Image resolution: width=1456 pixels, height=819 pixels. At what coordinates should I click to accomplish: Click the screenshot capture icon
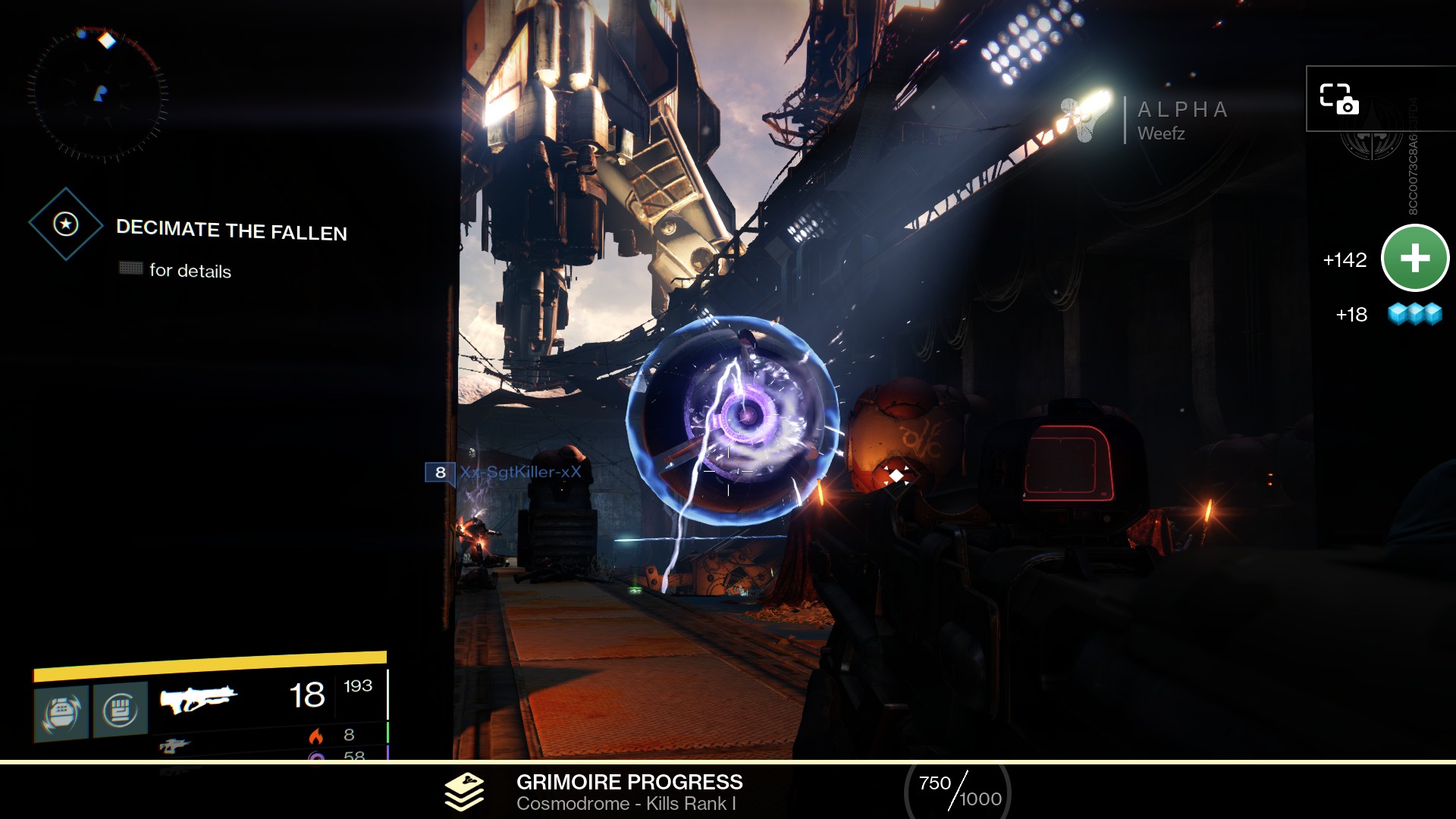tap(1339, 99)
